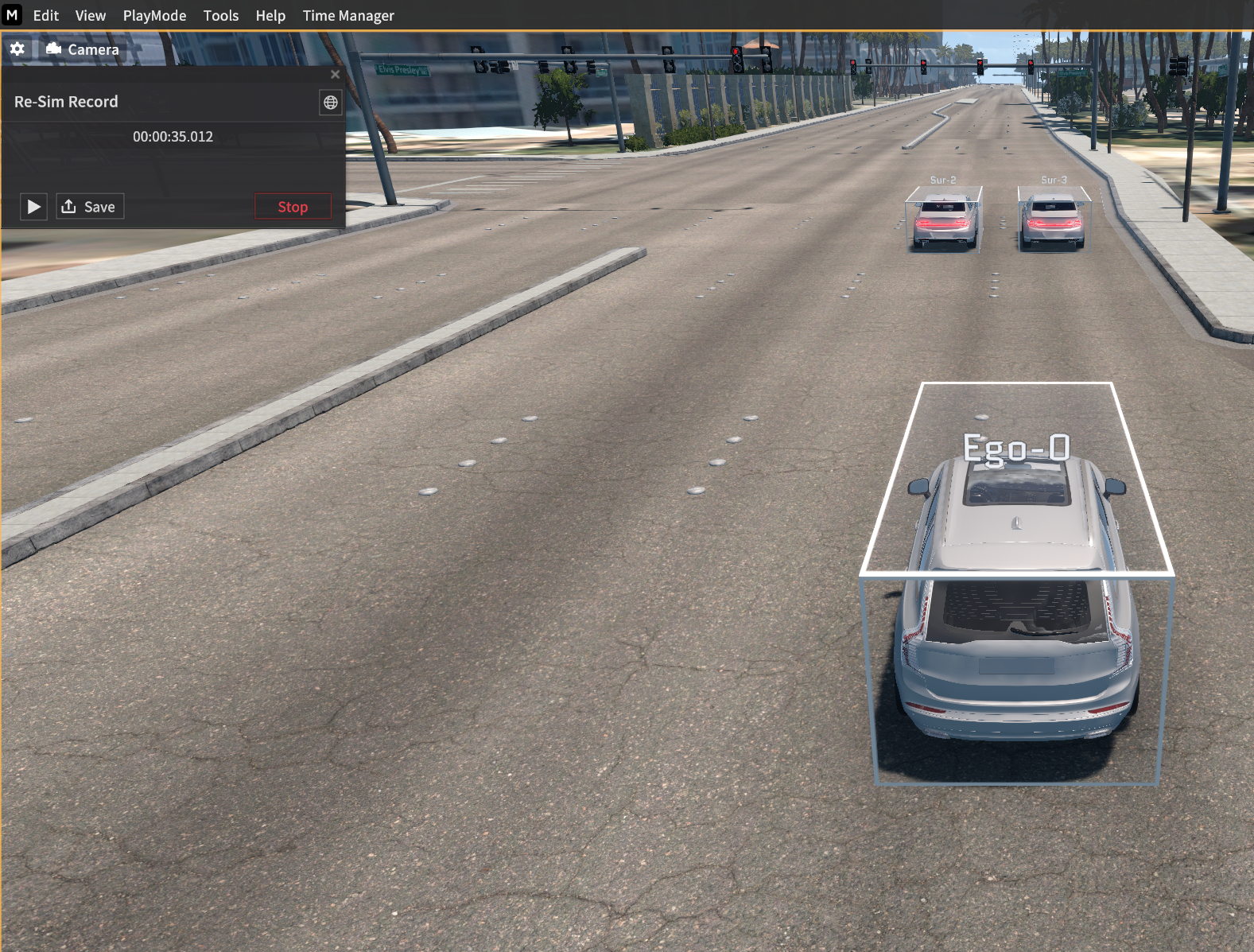1254x952 pixels.
Task: Open the Help menu
Action: (270, 16)
